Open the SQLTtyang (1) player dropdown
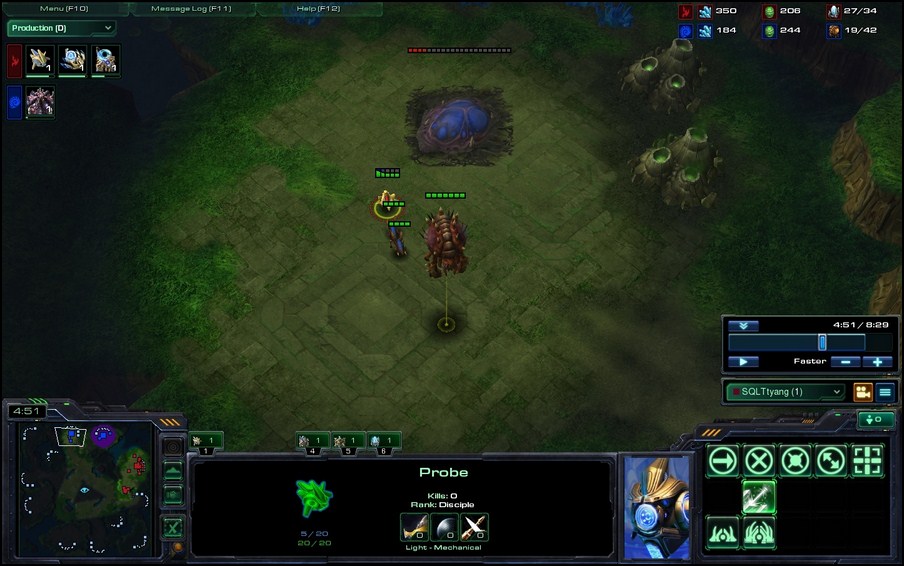This screenshot has height=566, width=904. click(785, 392)
